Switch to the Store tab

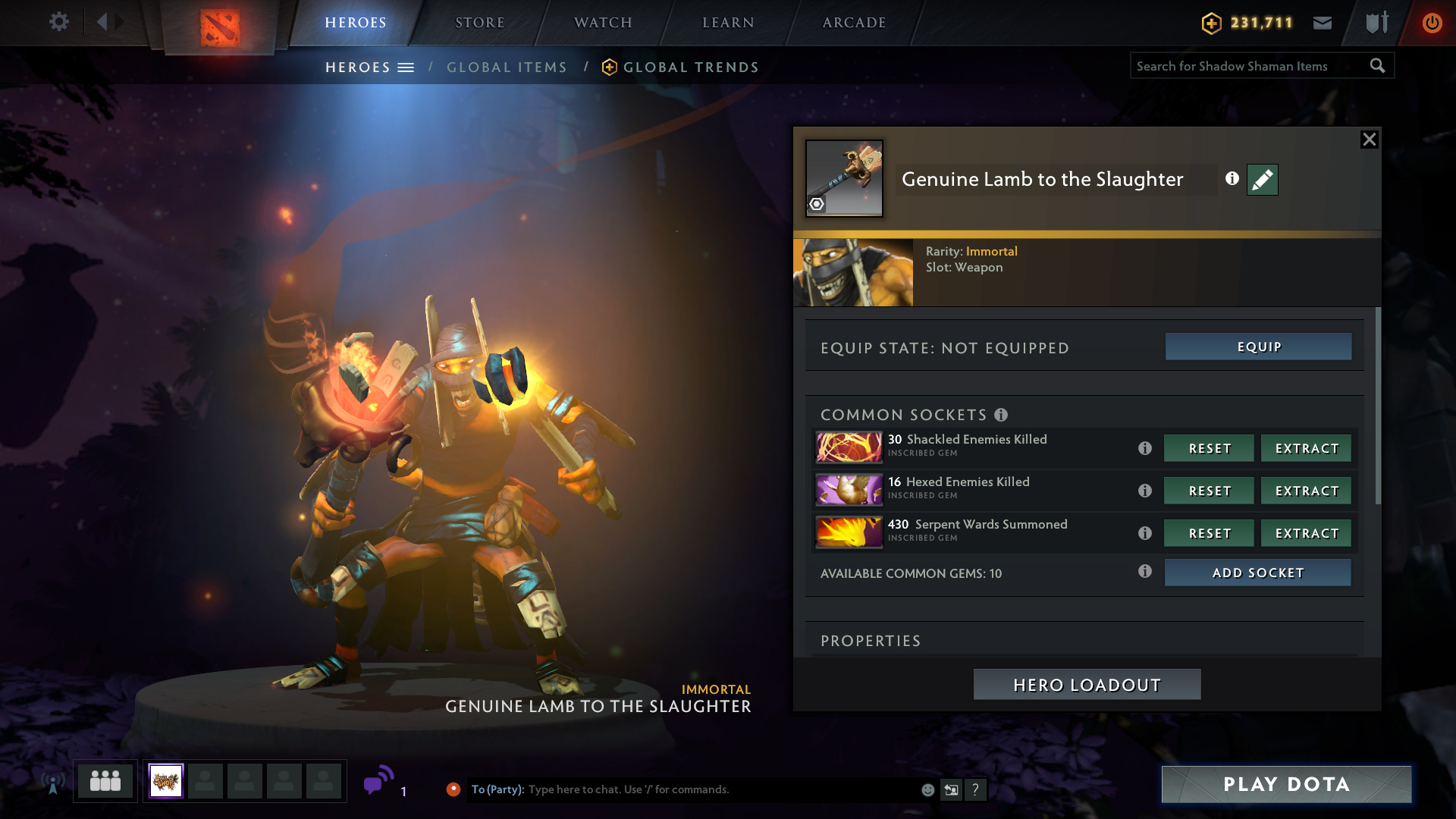coord(479,23)
